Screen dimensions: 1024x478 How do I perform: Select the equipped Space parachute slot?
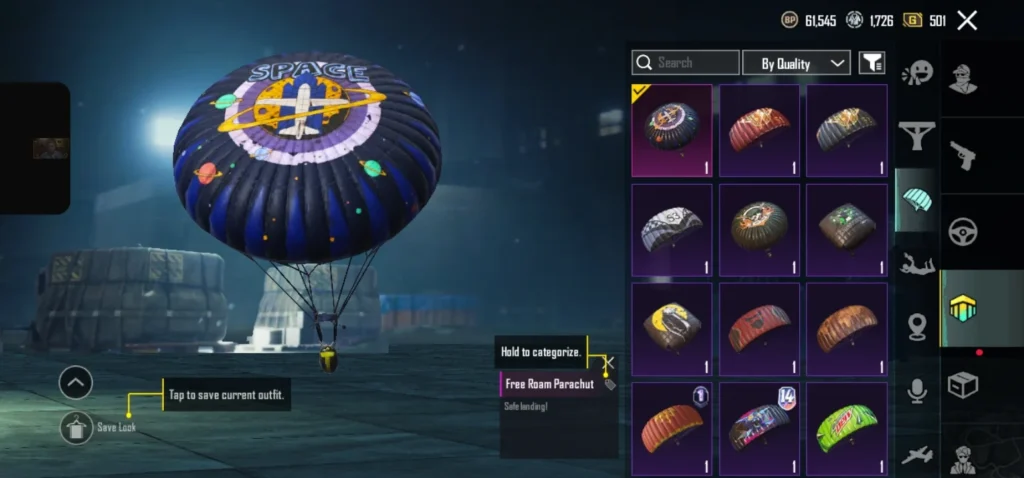click(x=671, y=130)
